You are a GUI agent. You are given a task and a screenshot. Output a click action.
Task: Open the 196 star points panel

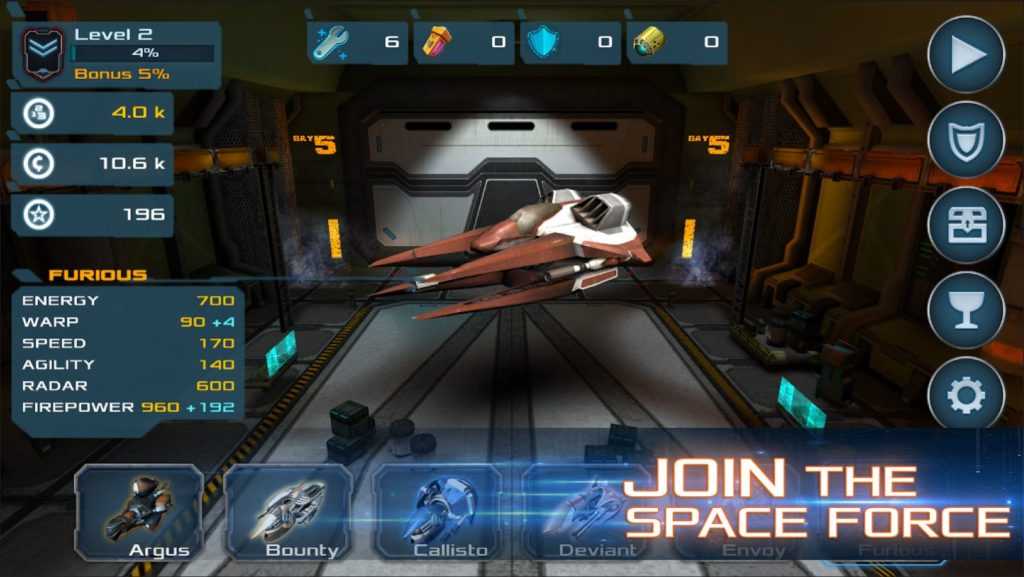[92, 215]
